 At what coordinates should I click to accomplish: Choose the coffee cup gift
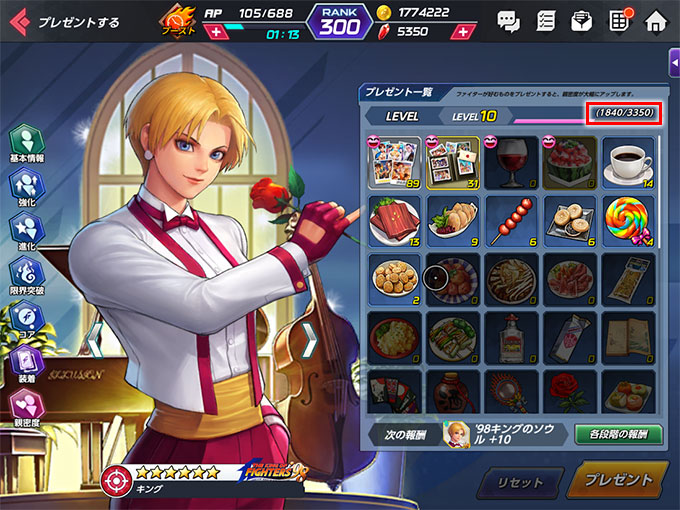point(629,162)
